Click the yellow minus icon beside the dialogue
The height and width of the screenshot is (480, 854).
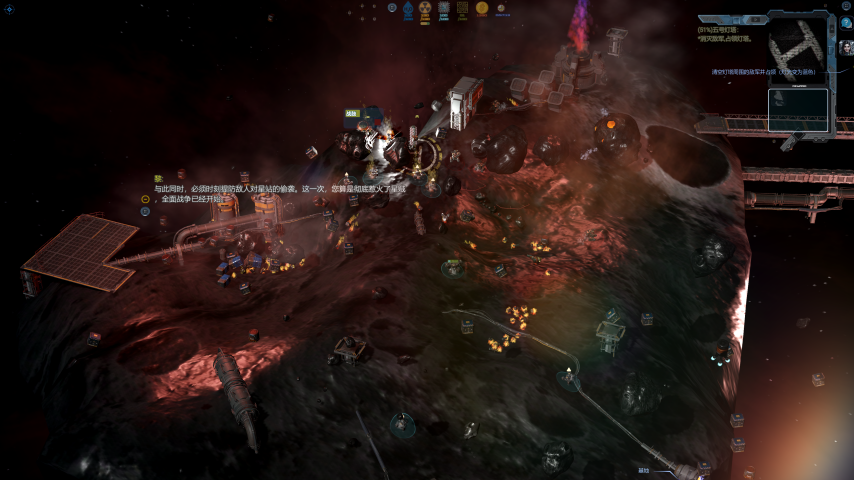pos(145,198)
